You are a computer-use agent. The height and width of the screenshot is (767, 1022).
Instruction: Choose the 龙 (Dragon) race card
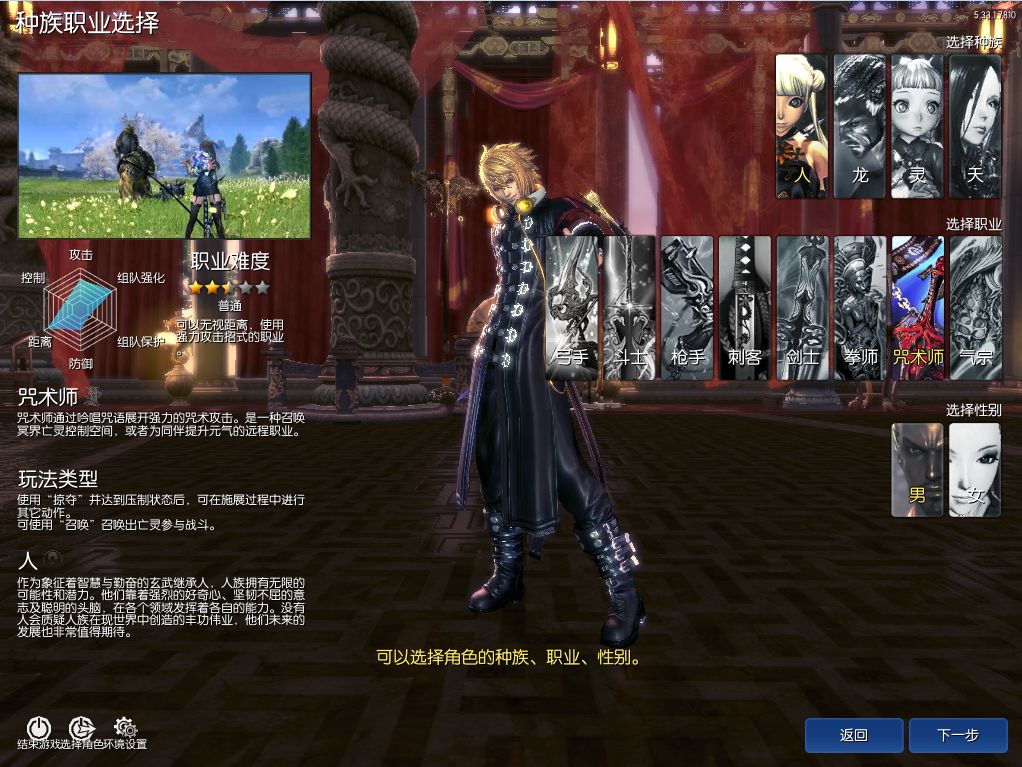[859, 125]
